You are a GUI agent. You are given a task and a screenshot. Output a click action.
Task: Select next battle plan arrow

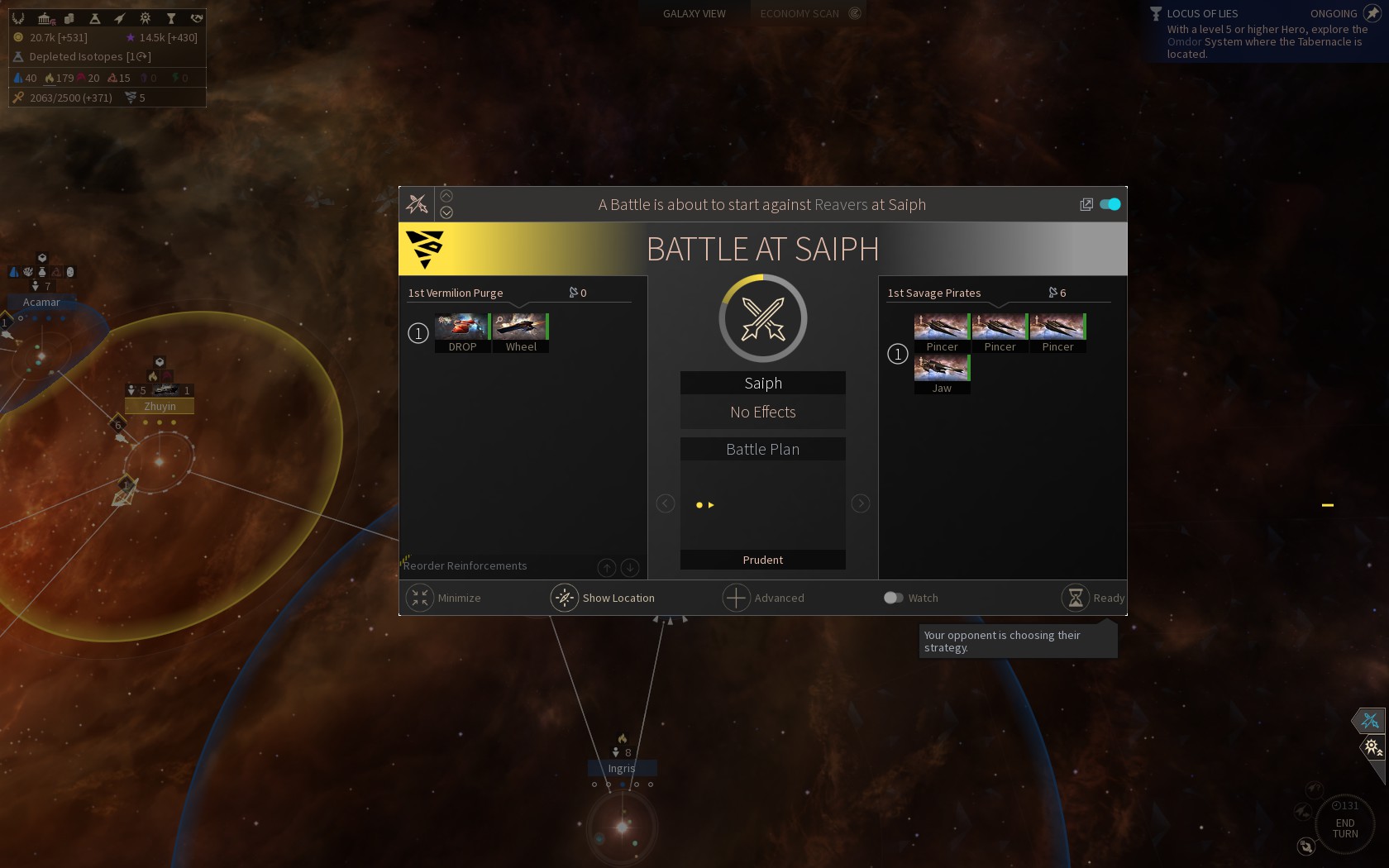point(860,503)
